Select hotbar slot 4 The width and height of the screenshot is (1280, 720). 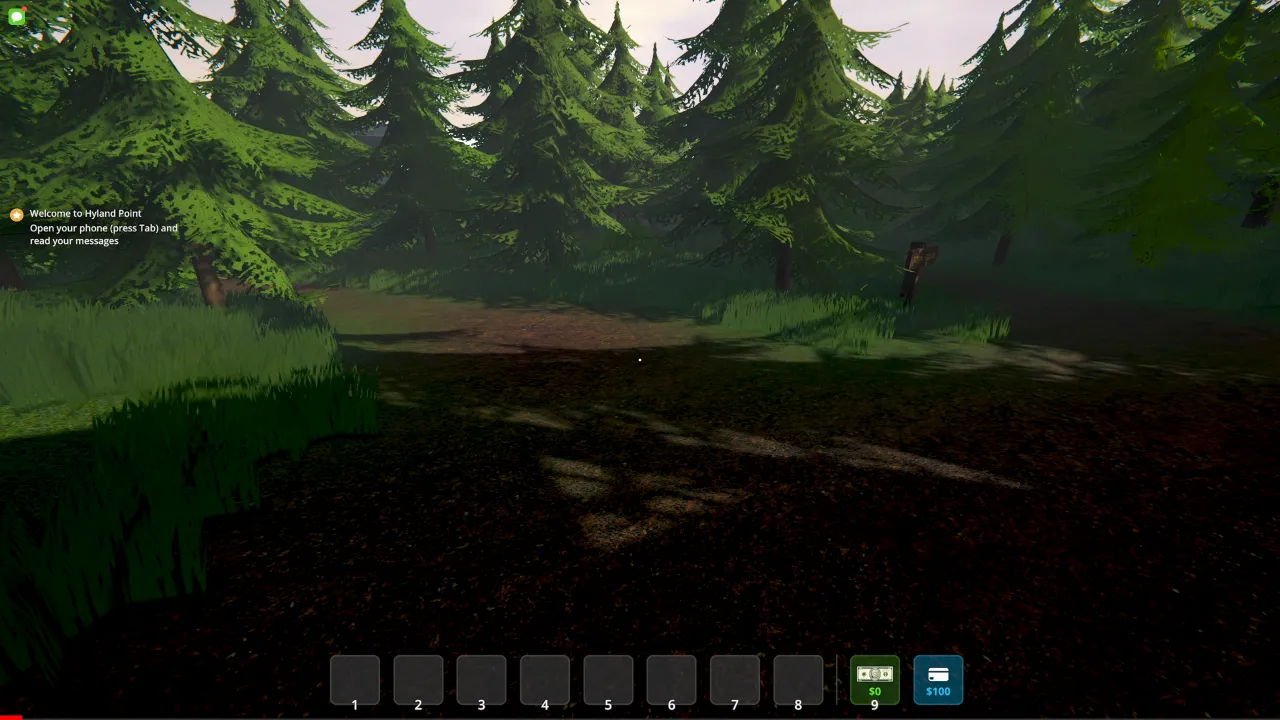point(544,678)
